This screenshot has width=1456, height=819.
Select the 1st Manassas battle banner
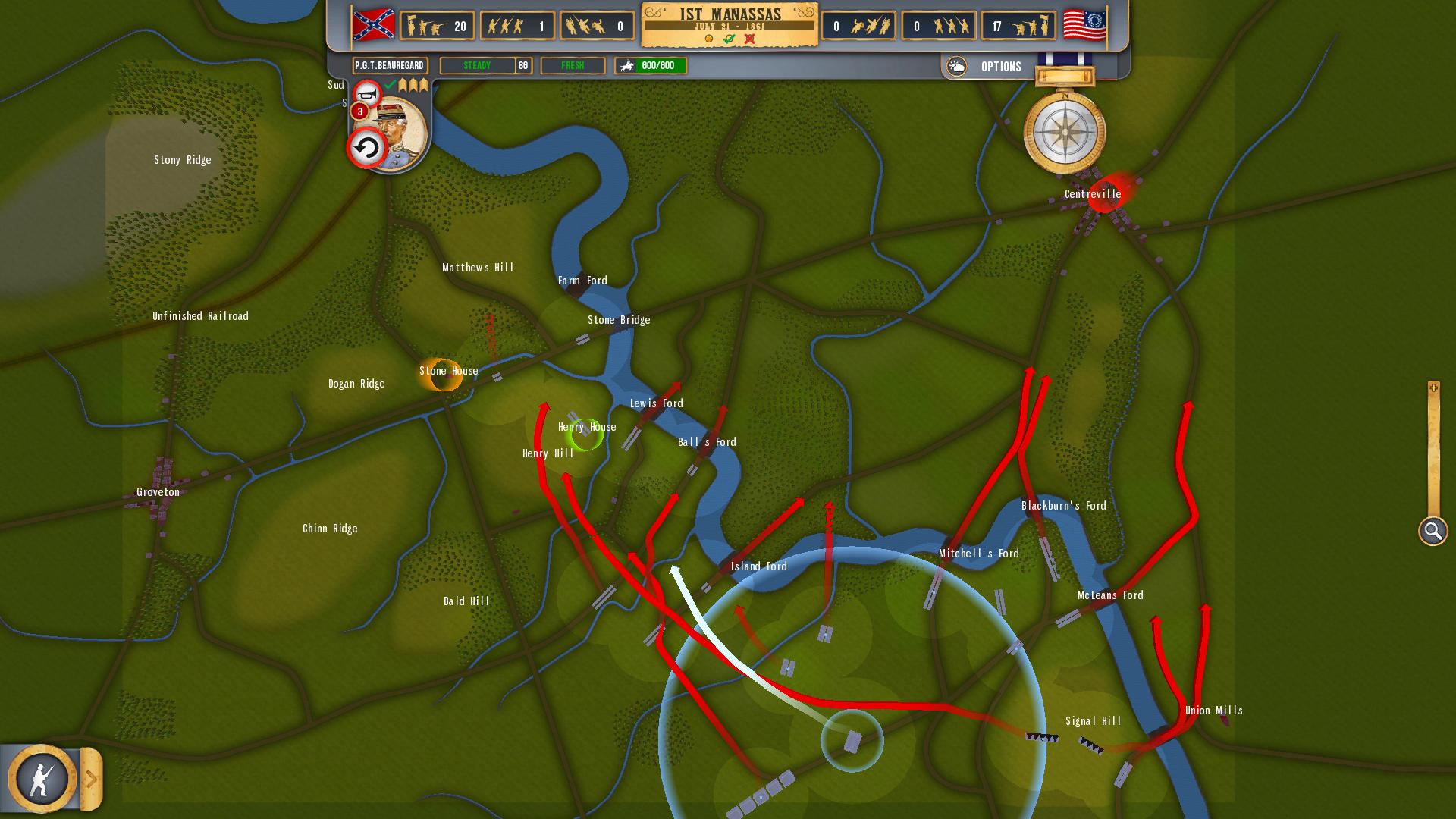730,13
